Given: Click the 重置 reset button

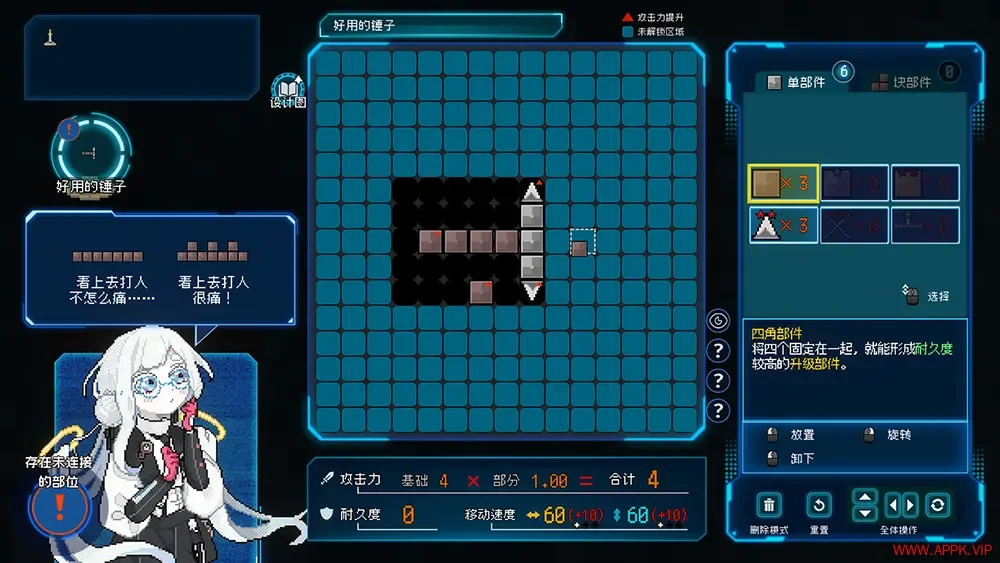Looking at the screenshot, I should click(818, 505).
